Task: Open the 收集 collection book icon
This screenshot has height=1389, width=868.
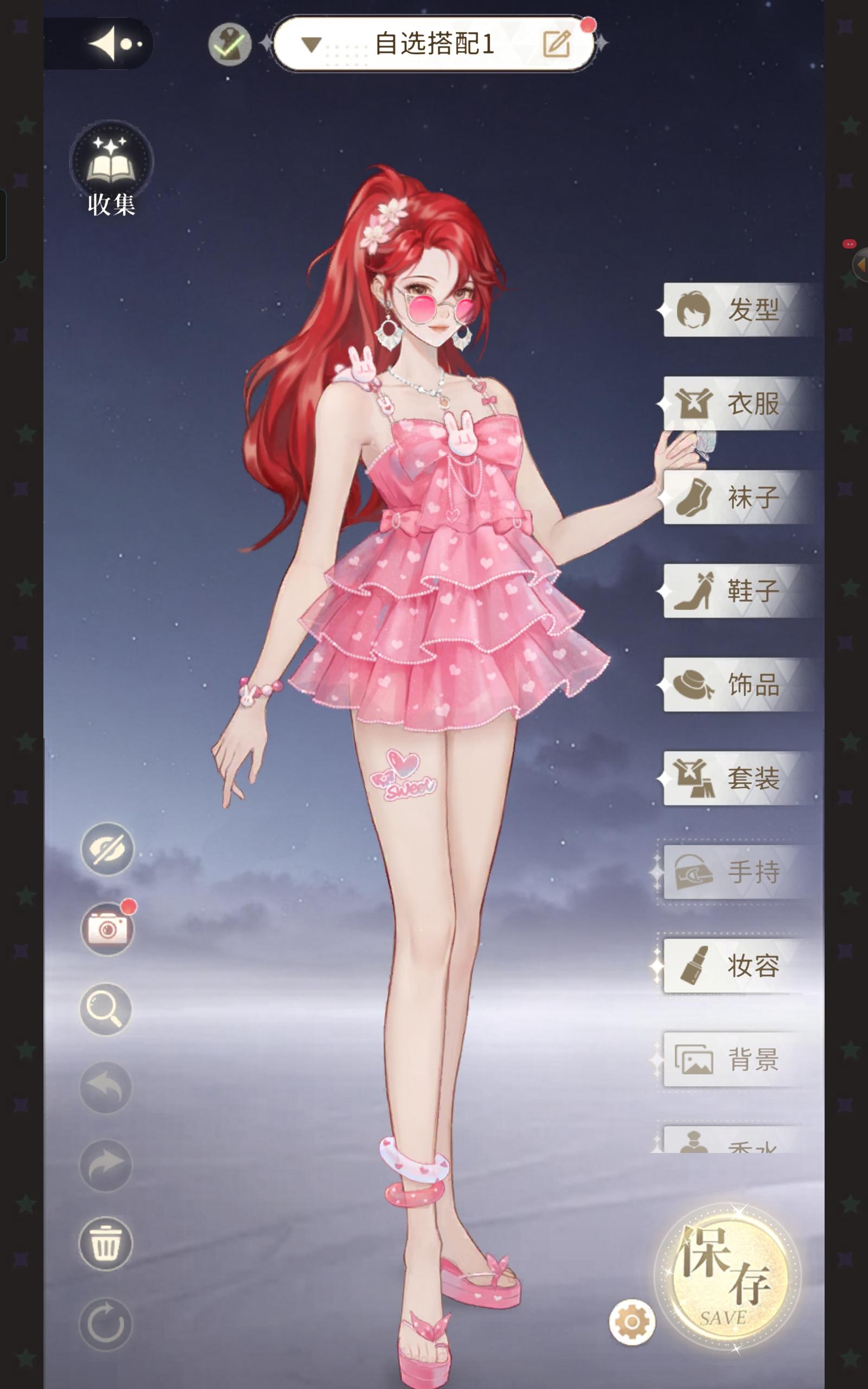Action: click(112, 161)
